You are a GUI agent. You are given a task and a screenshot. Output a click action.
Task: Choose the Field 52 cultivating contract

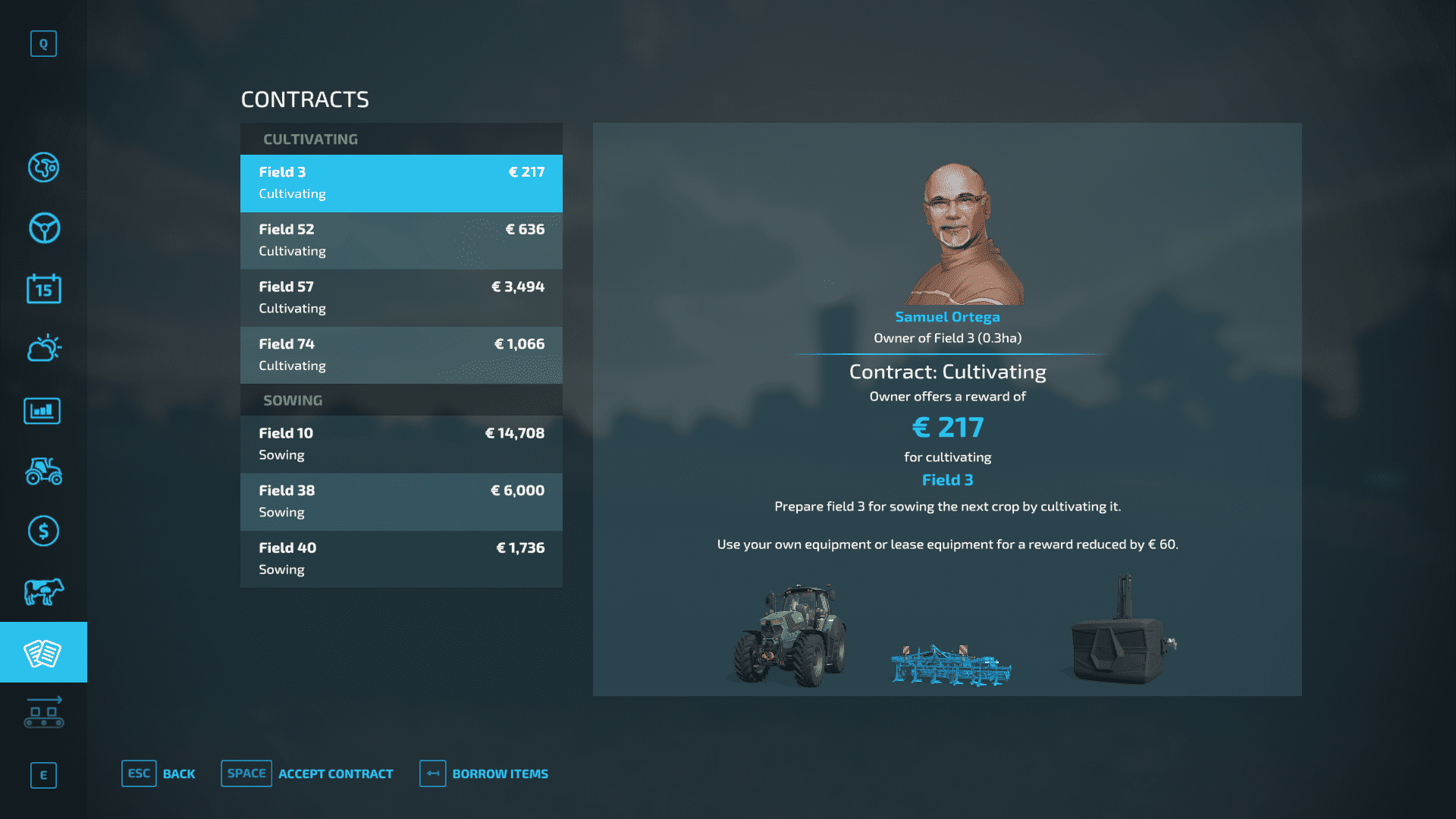[401, 240]
